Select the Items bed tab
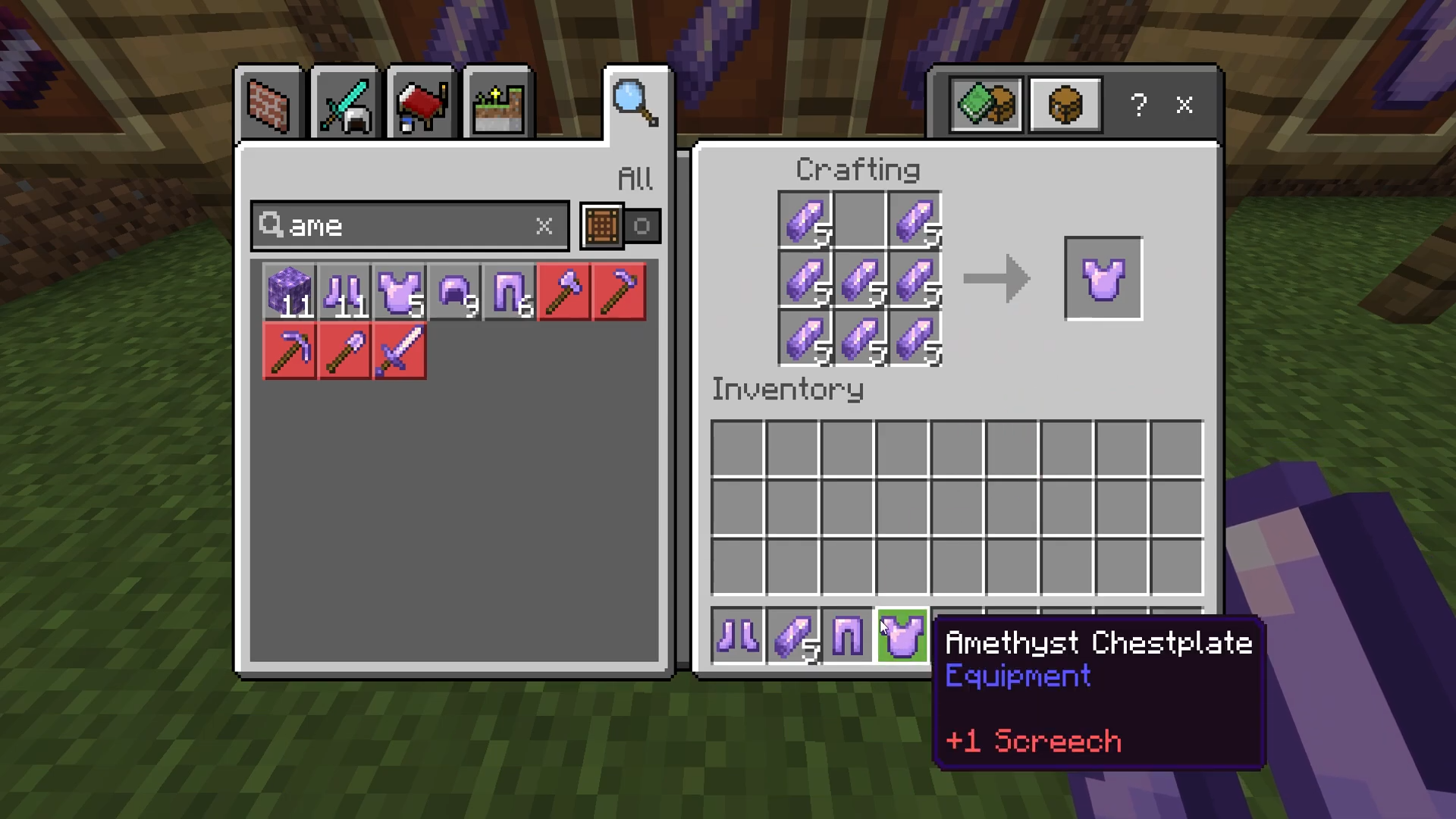1456x819 pixels. click(421, 105)
